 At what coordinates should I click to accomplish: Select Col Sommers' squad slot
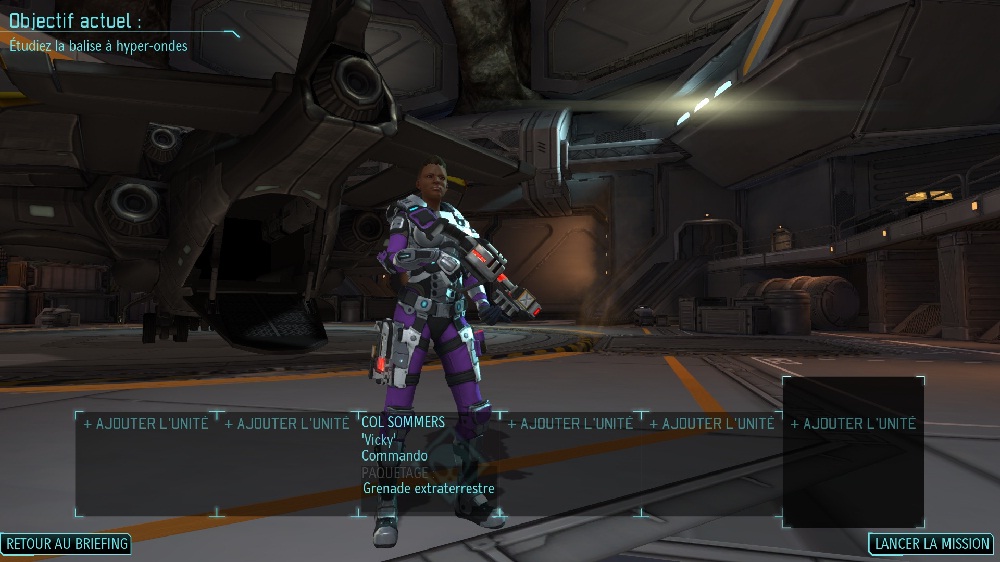pos(403,423)
